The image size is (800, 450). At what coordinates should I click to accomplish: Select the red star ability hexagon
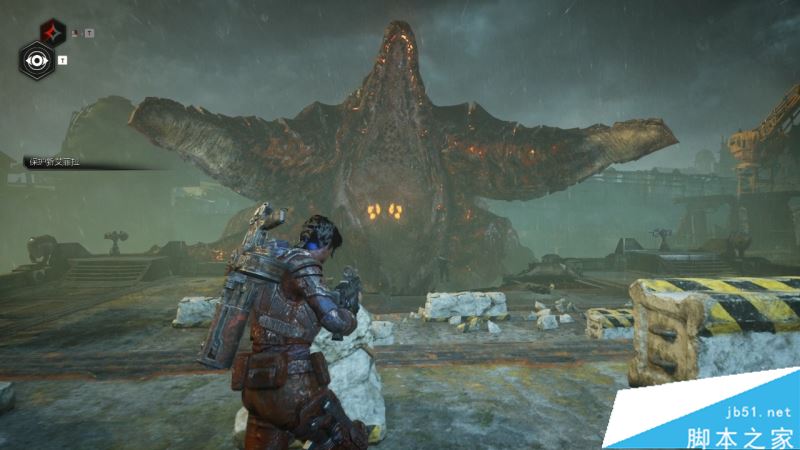(x=54, y=31)
